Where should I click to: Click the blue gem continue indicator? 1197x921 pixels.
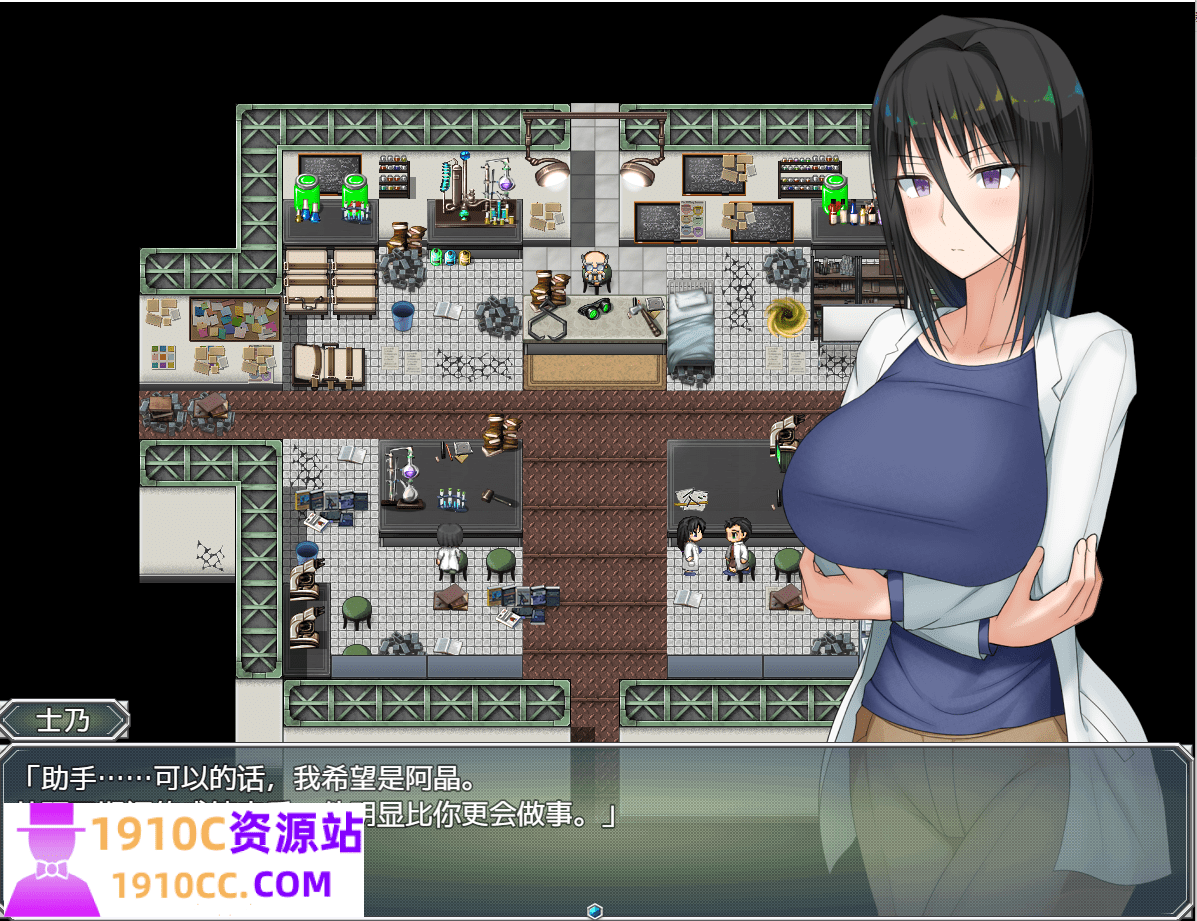[x=595, y=910]
